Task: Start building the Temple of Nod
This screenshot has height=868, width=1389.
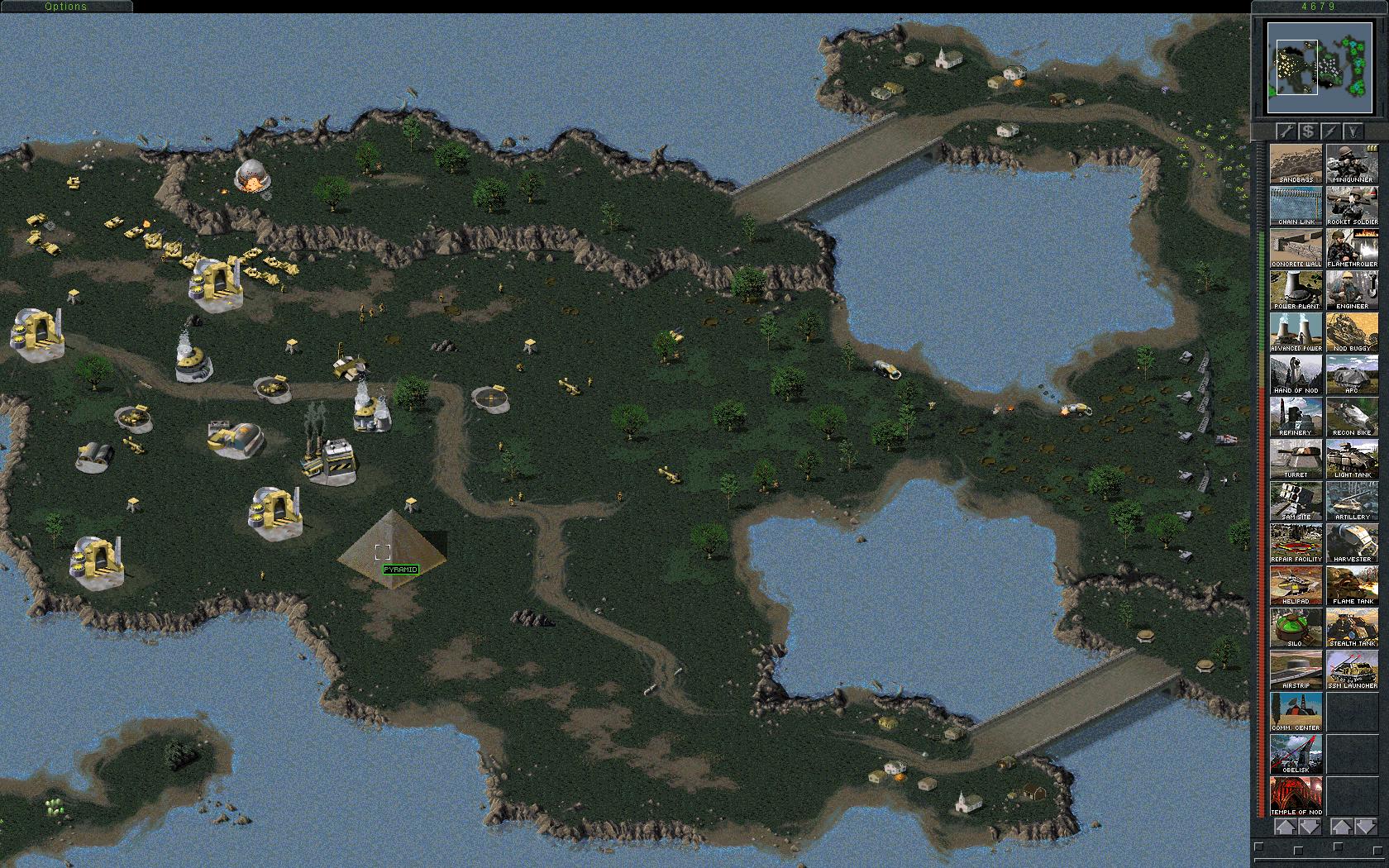Action: [1295, 795]
